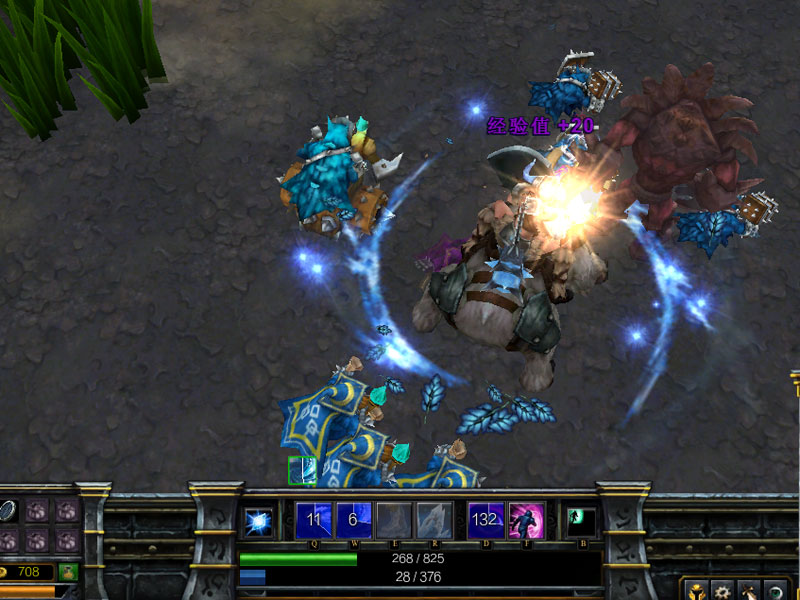Use the Q ability showing cooldown 11

(314, 520)
